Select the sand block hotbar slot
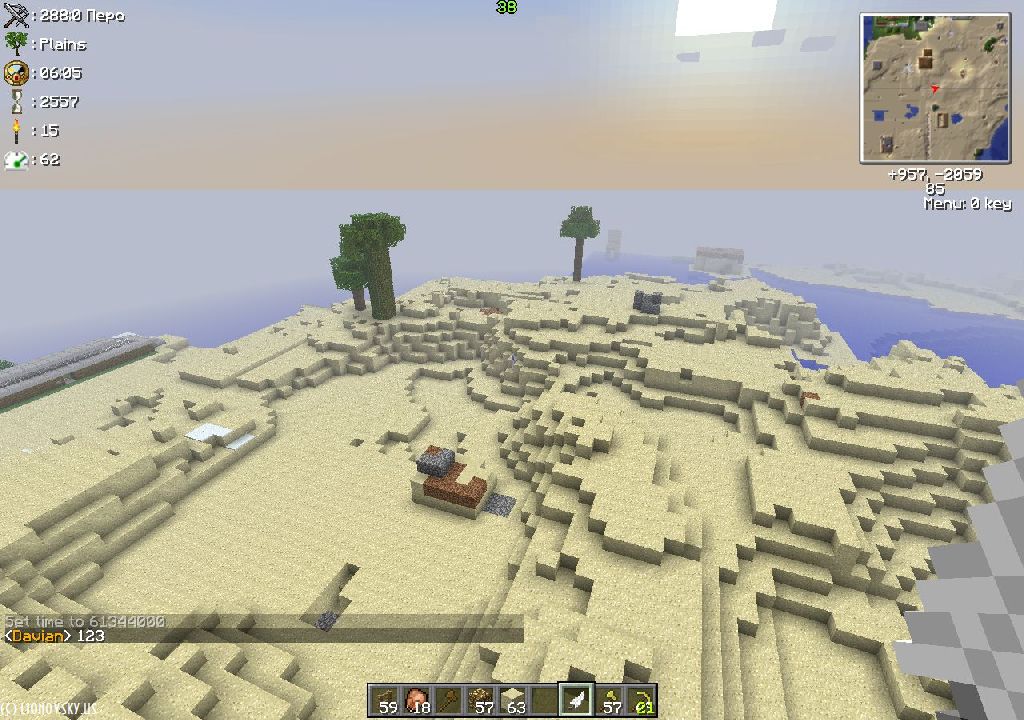This screenshot has height=720, width=1024. coord(514,701)
